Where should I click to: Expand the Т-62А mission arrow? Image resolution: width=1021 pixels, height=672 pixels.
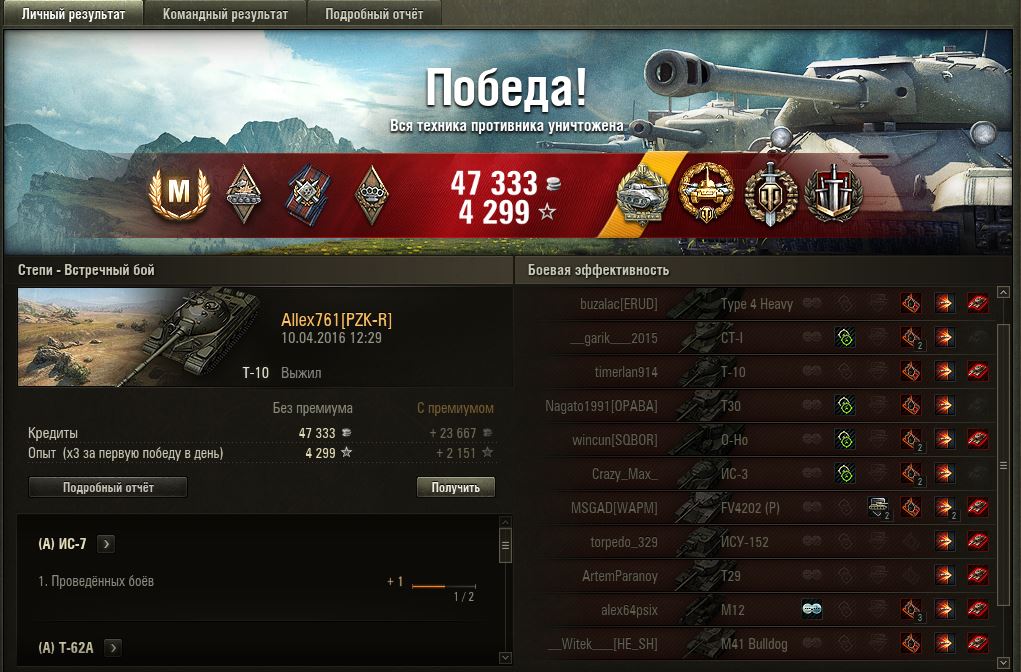(112, 647)
